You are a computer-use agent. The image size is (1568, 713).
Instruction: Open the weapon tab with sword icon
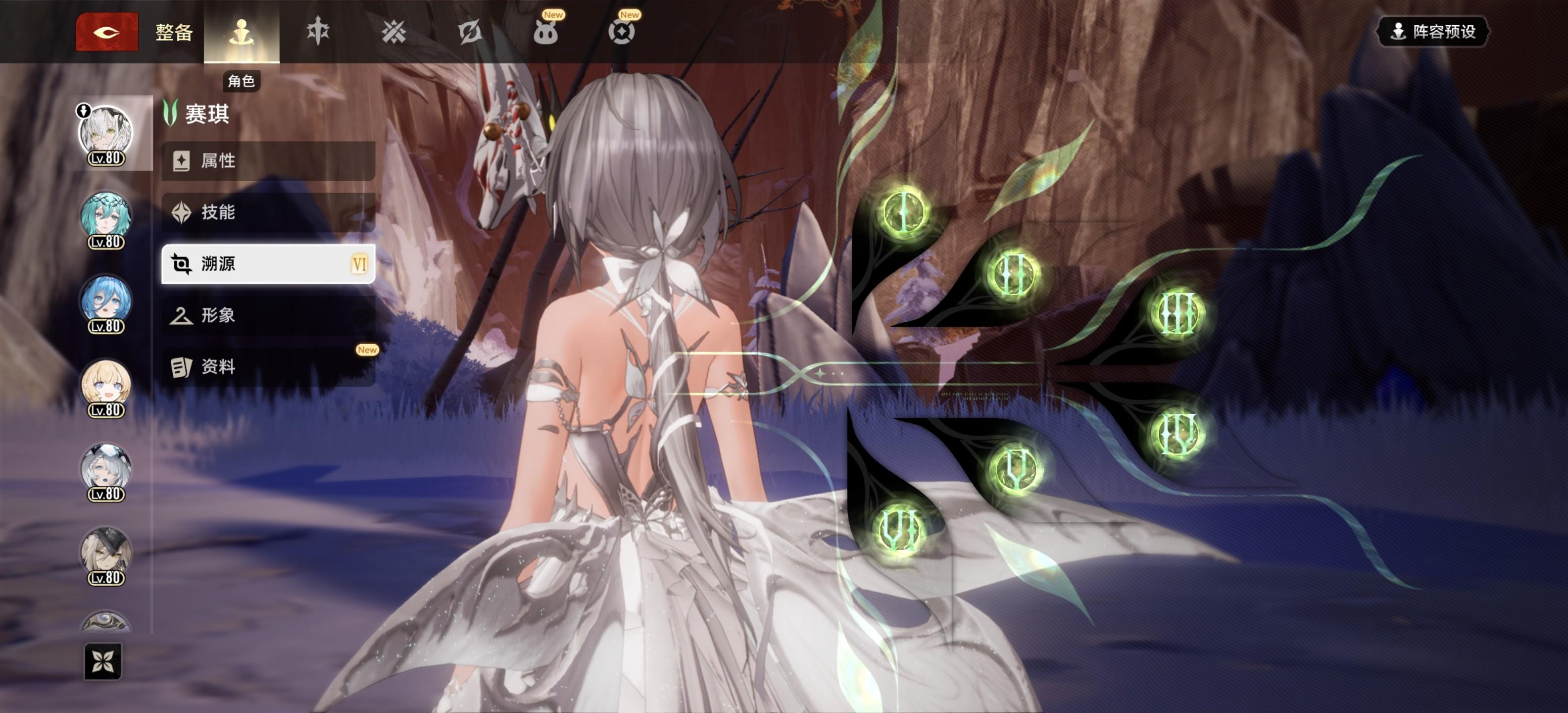[x=318, y=32]
